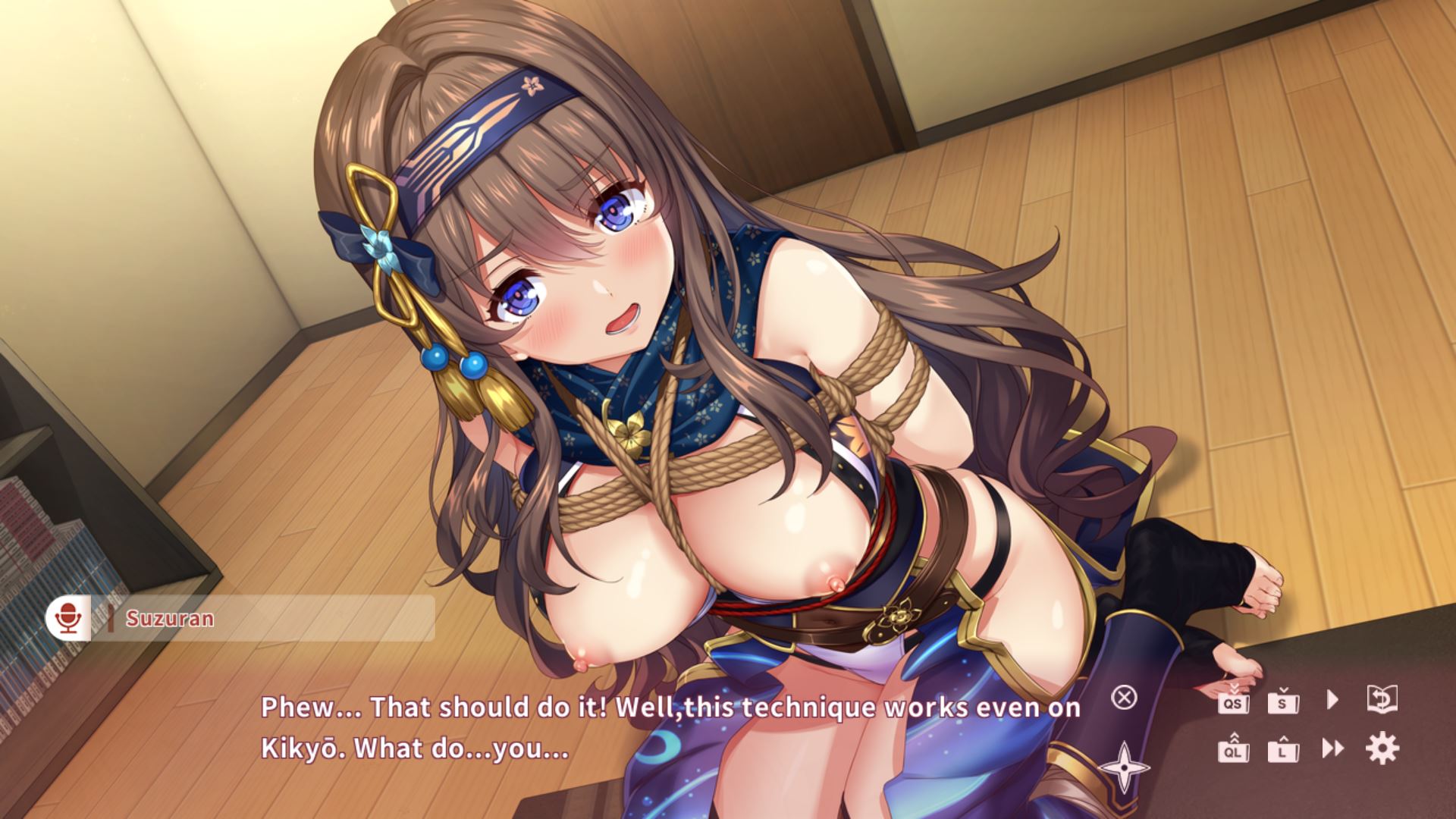Replay Suzuran's voice line with the microphone icon
Screen dimensions: 1456x819
68,618
